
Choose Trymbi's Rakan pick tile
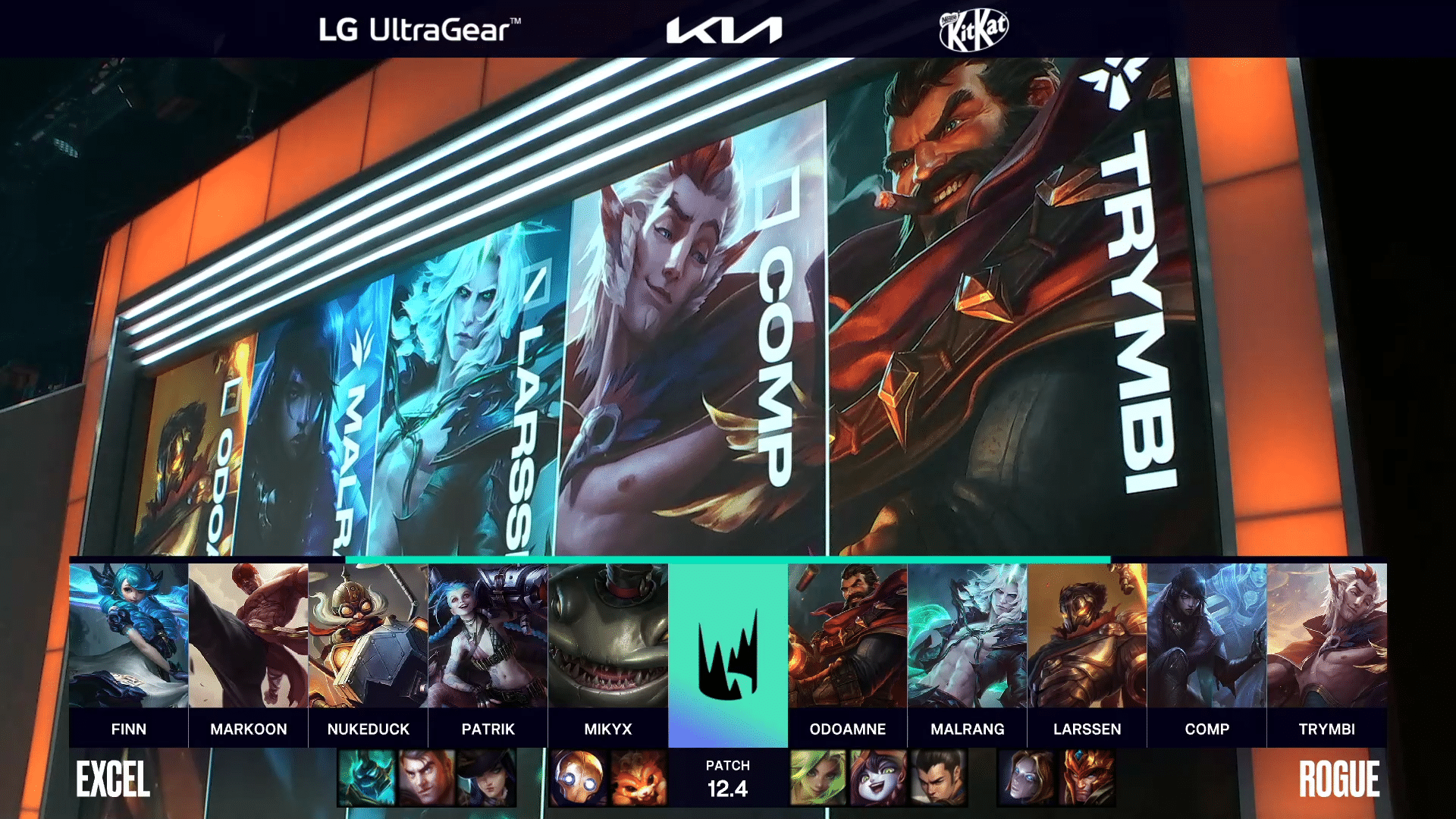pyautogui.click(x=1326, y=635)
